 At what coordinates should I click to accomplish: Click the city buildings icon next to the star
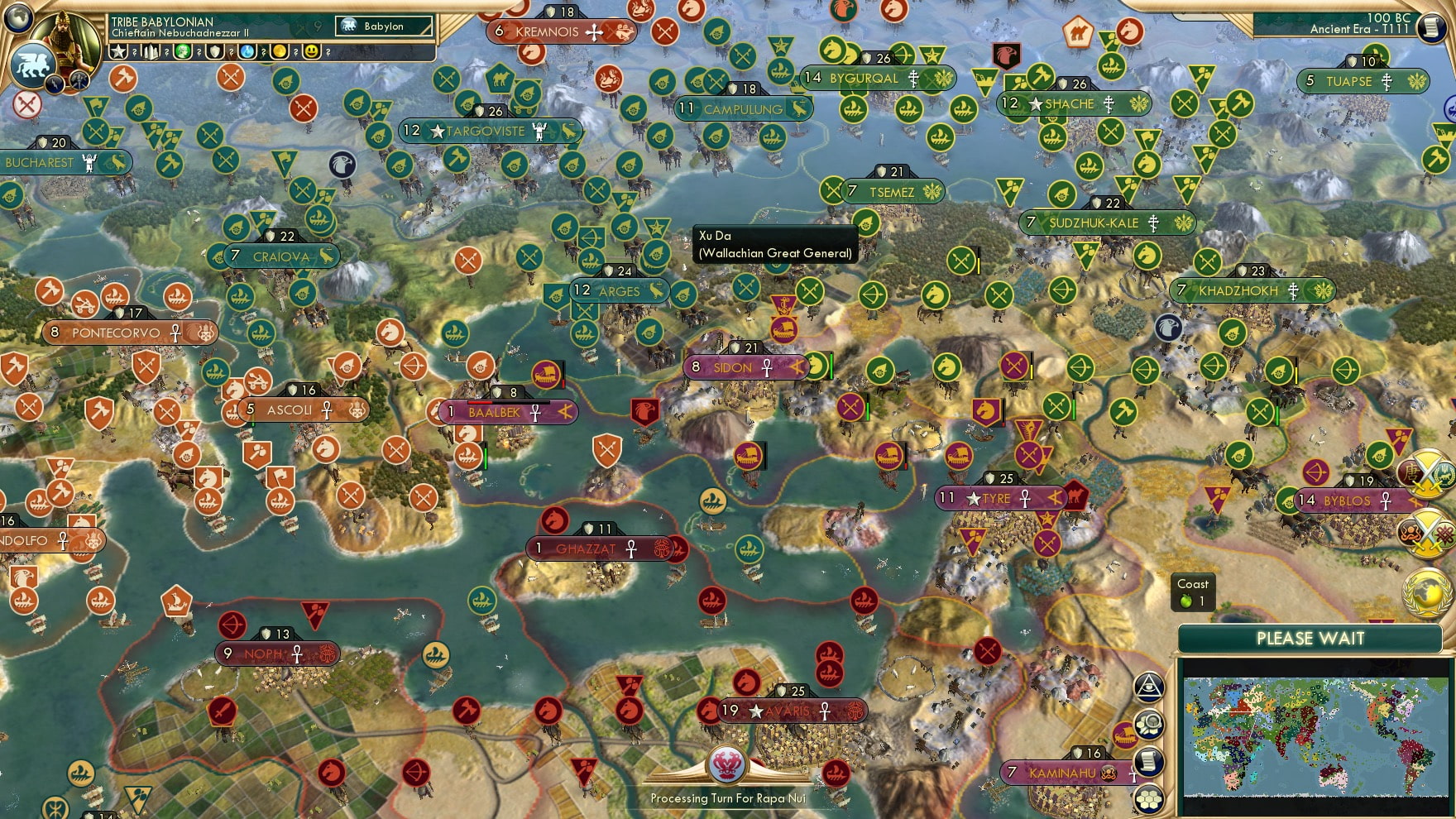(151, 51)
